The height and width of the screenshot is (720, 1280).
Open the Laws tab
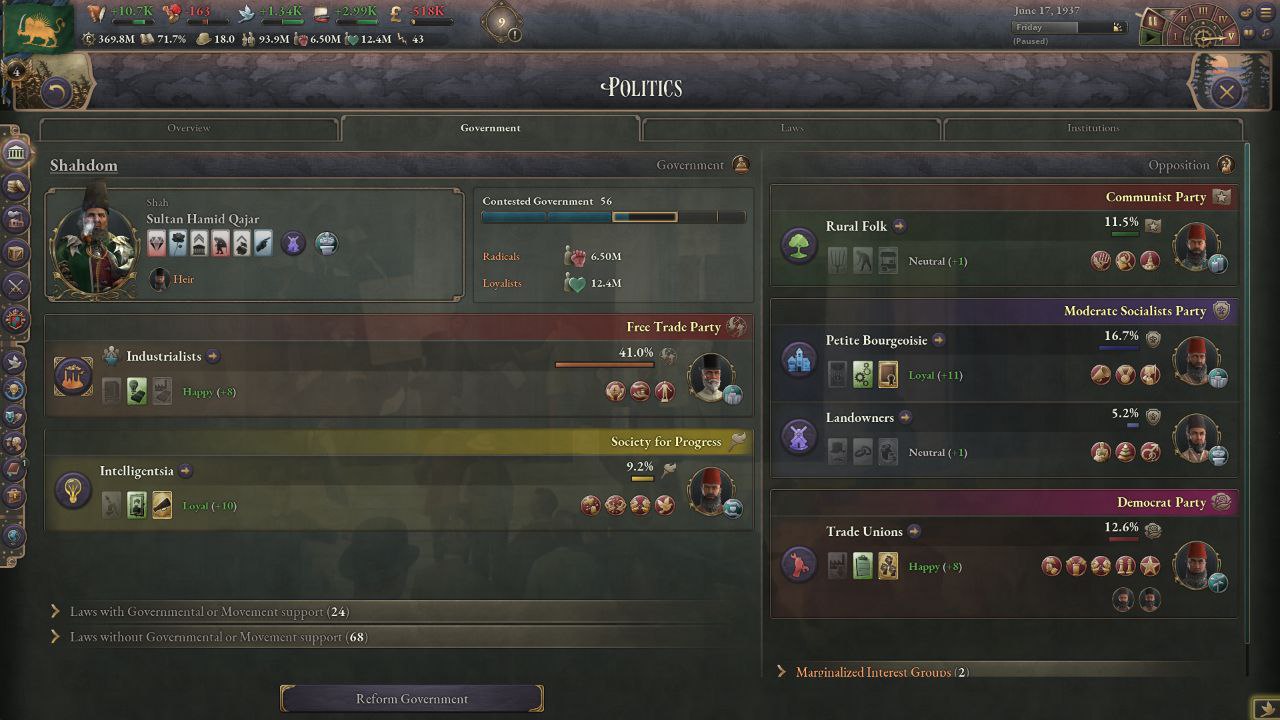(791, 128)
